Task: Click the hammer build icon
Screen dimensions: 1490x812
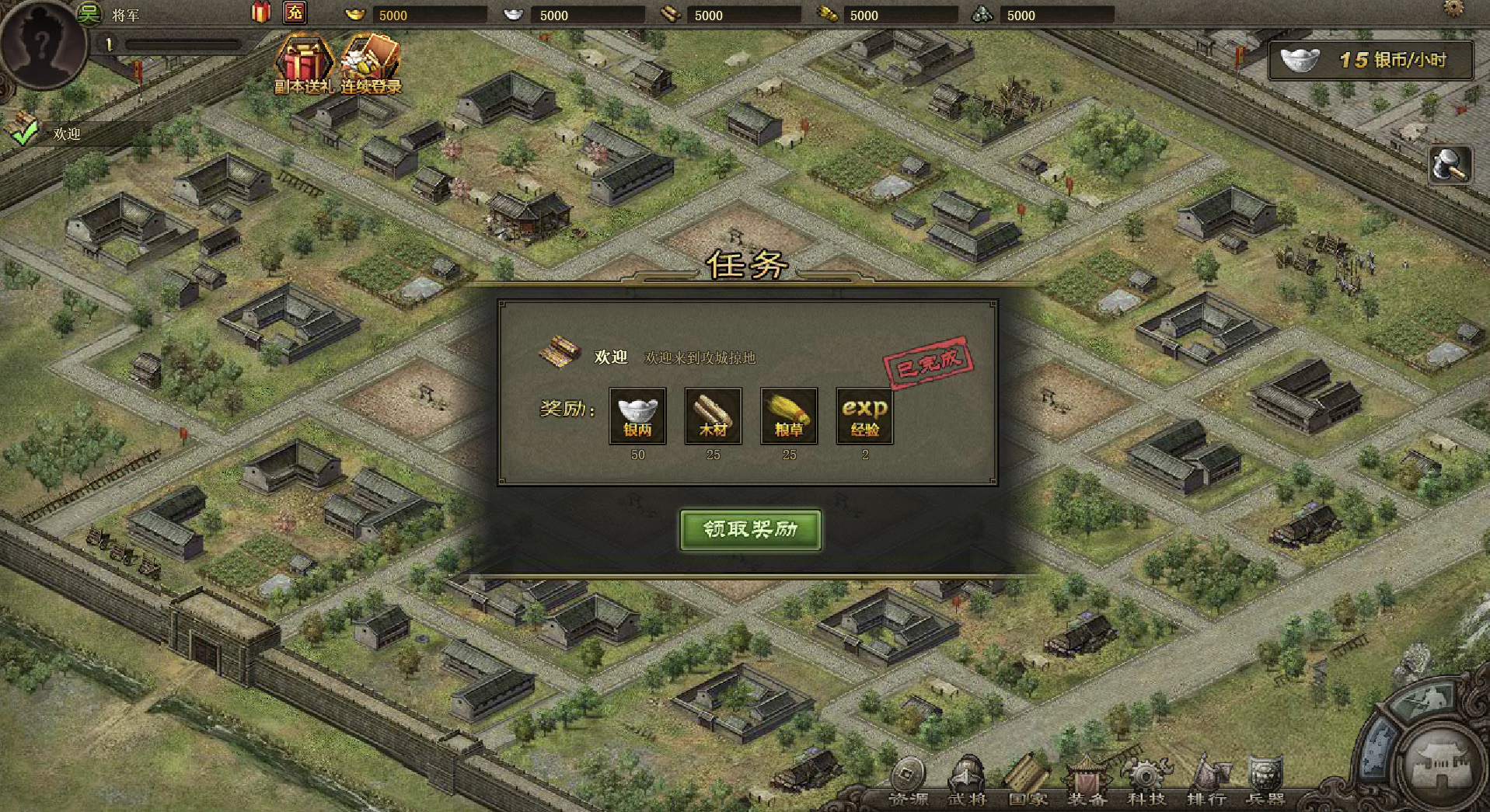Action: point(1450,165)
